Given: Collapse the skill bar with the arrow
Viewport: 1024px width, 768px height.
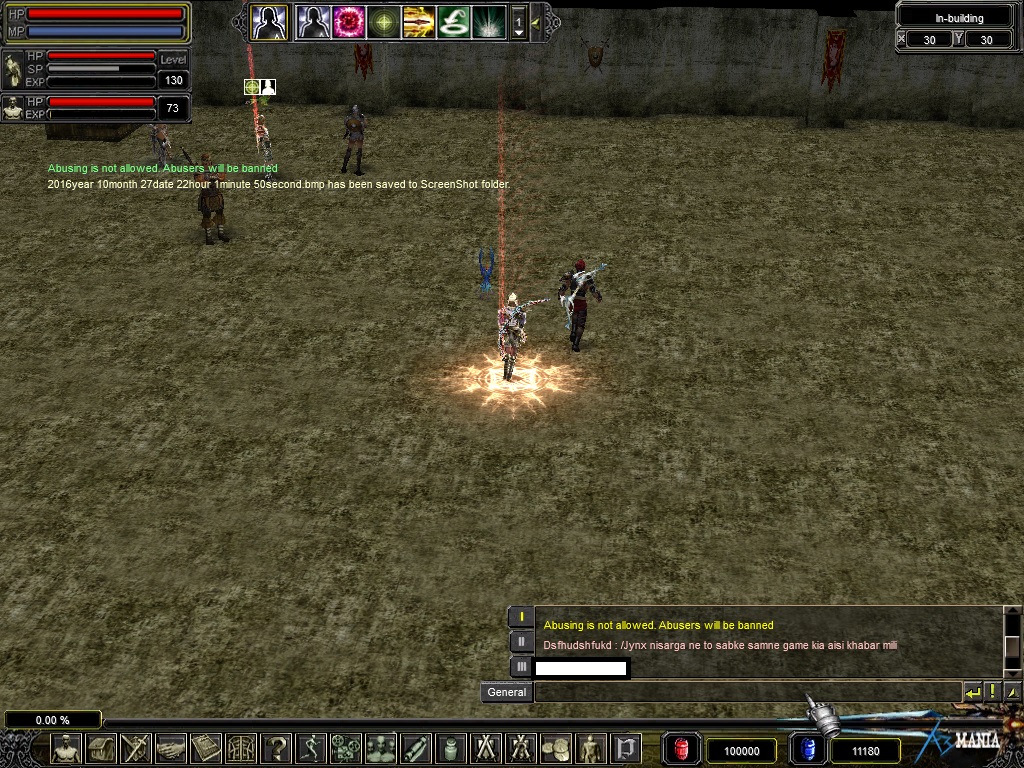Looking at the screenshot, I should tap(536, 21).
